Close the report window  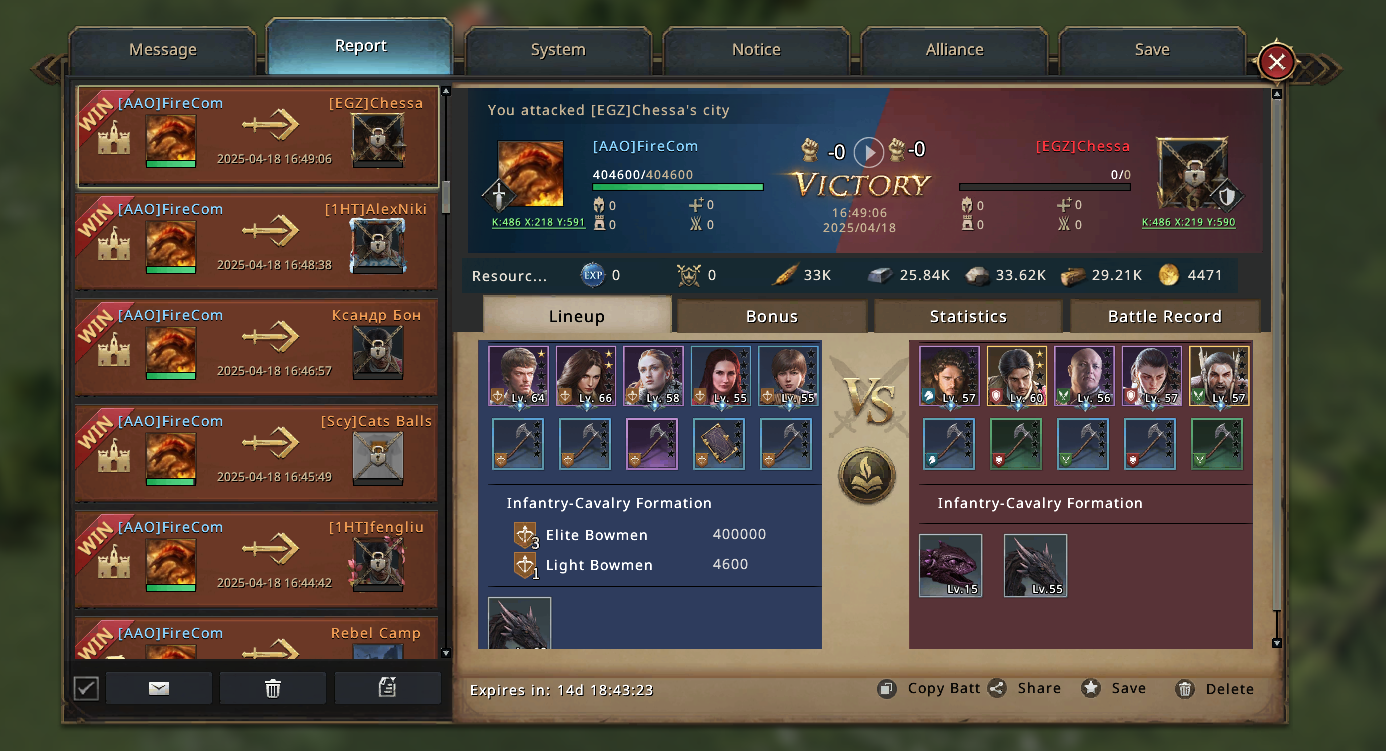click(x=1276, y=62)
